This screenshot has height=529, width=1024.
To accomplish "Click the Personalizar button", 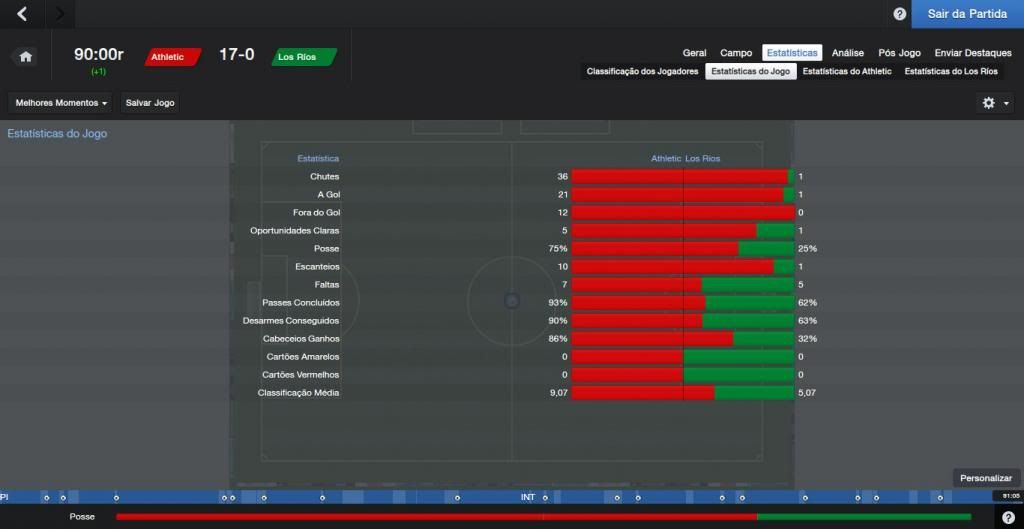I will (x=986, y=478).
